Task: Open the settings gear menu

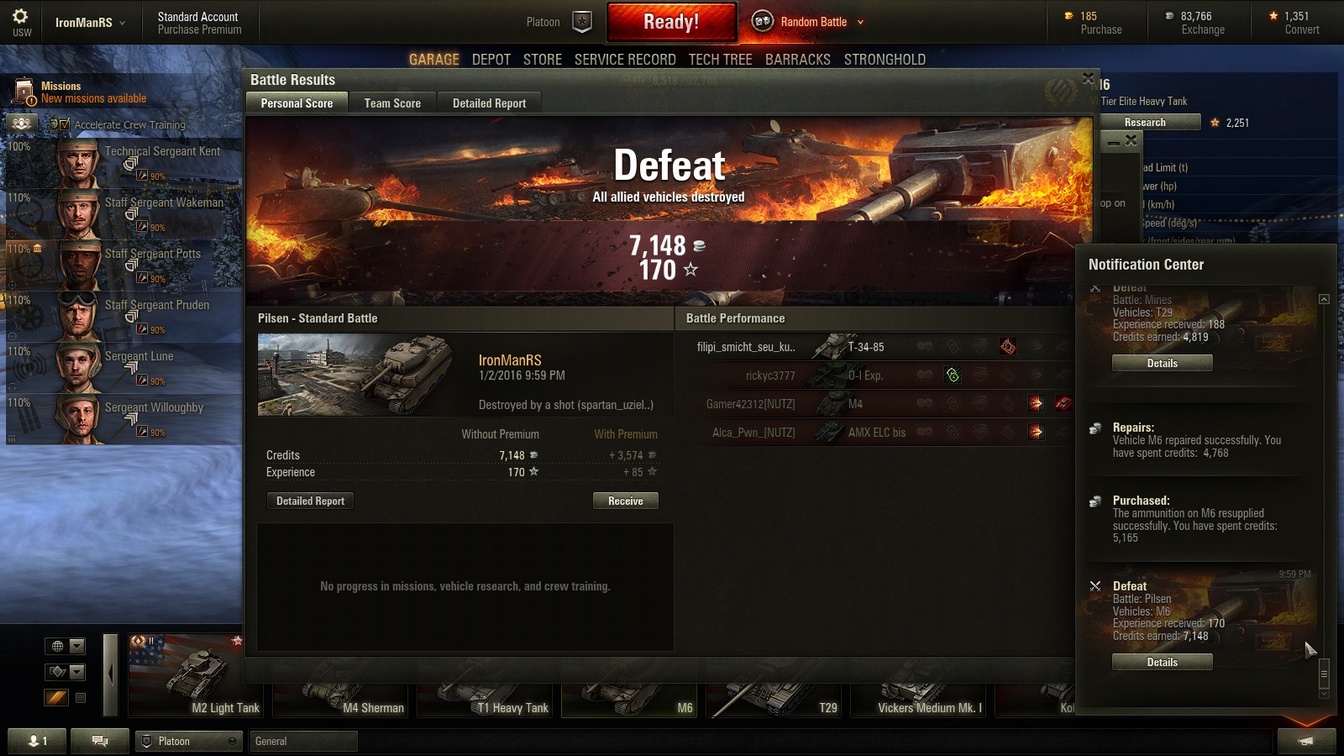Action: tap(20, 18)
